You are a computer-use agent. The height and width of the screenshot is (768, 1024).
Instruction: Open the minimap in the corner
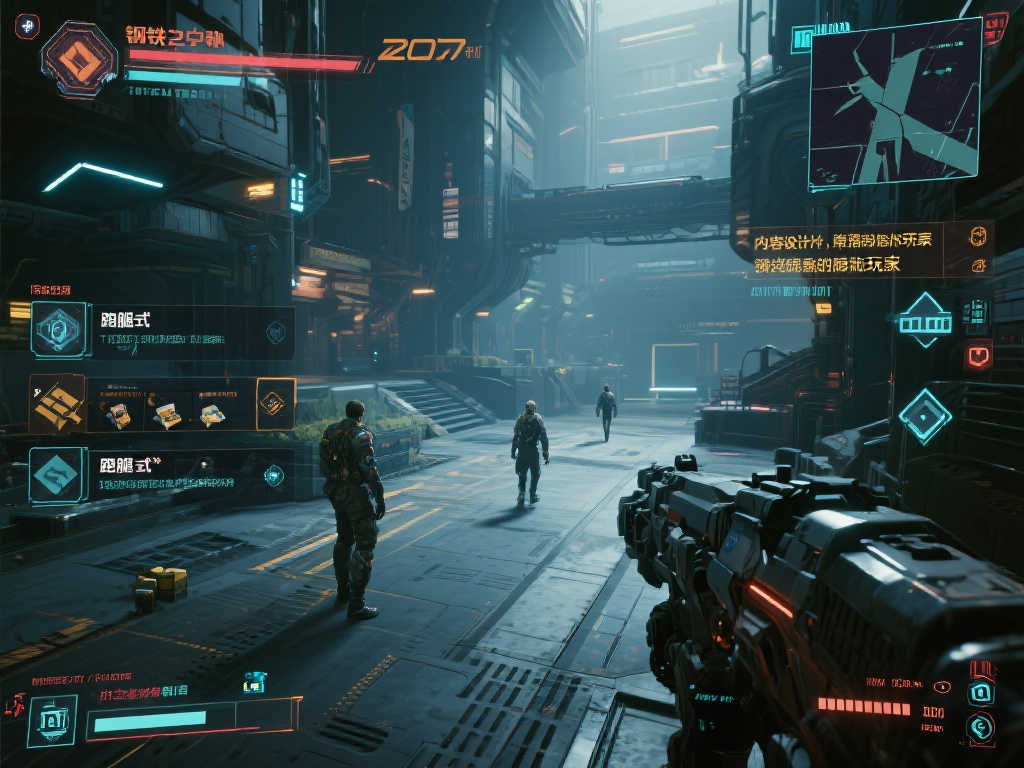tap(894, 102)
